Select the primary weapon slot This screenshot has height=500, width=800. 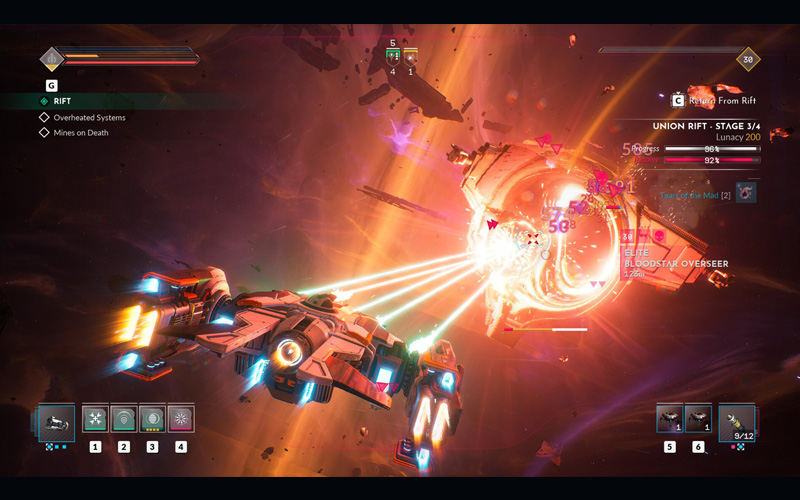[x=56, y=421]
